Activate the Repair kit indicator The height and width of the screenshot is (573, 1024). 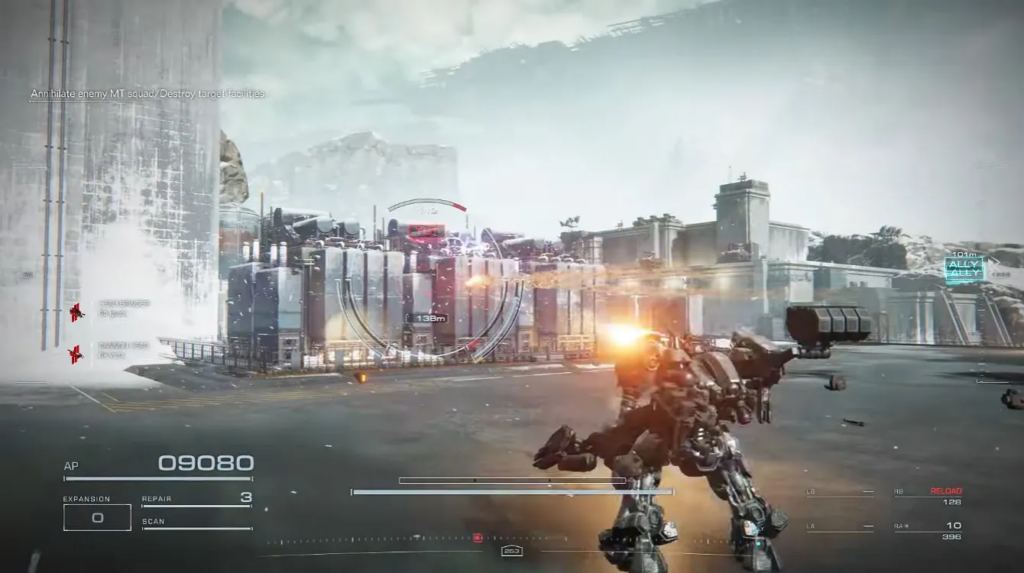pyautogui.click(x=196, y=498)
